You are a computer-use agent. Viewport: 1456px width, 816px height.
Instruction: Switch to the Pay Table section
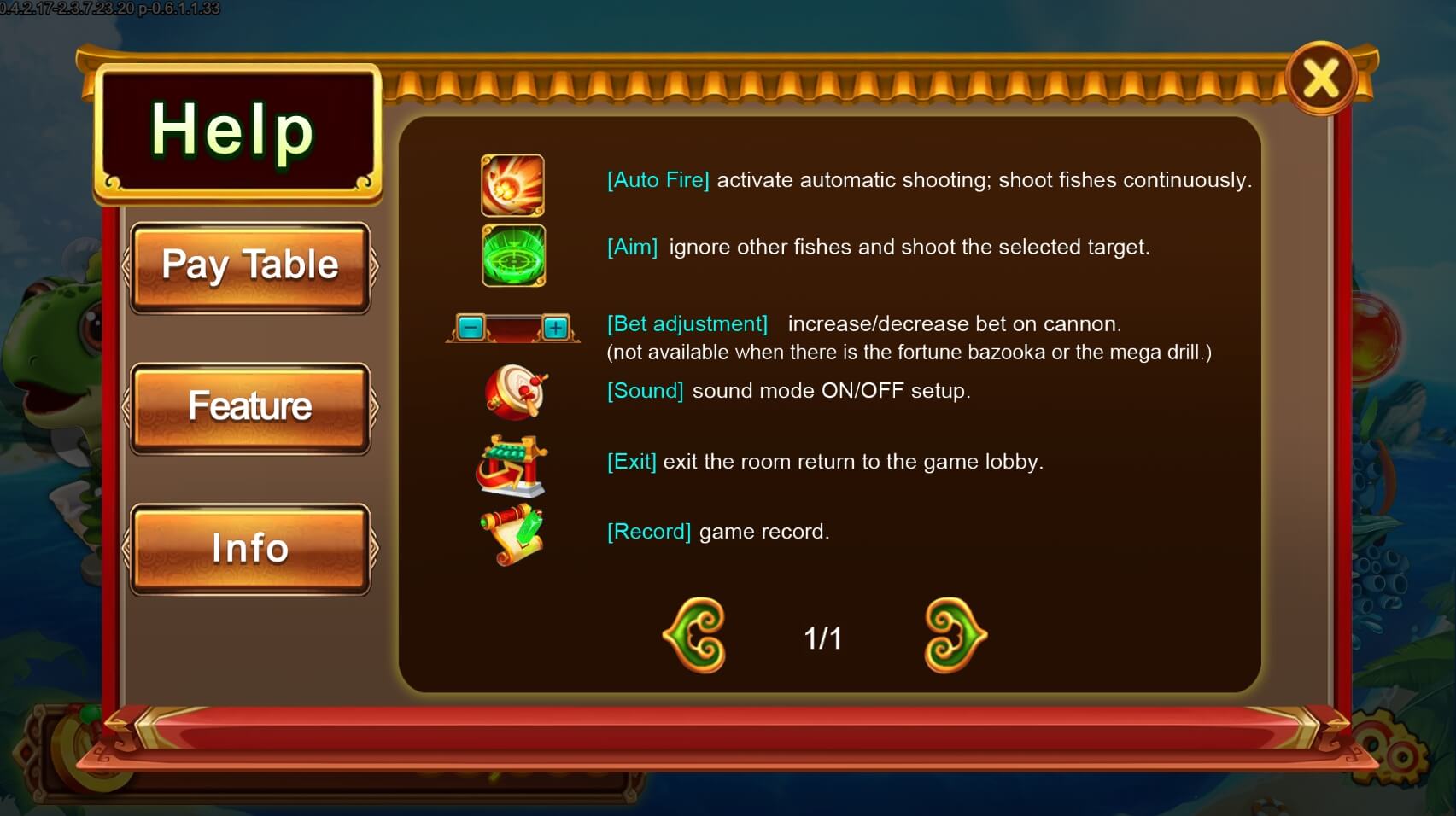pos(250,265)
